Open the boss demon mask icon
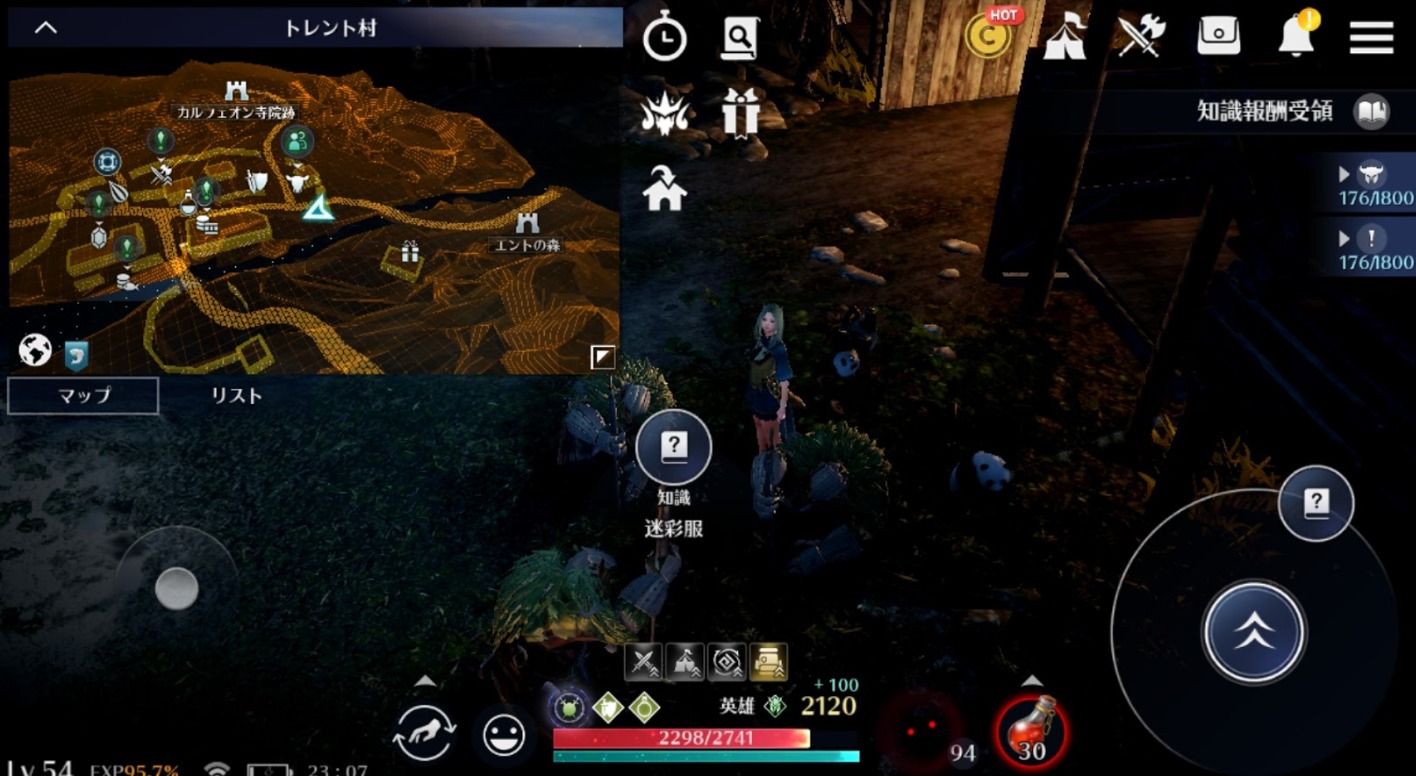1416x776 pixels. [x=664, y=114]
